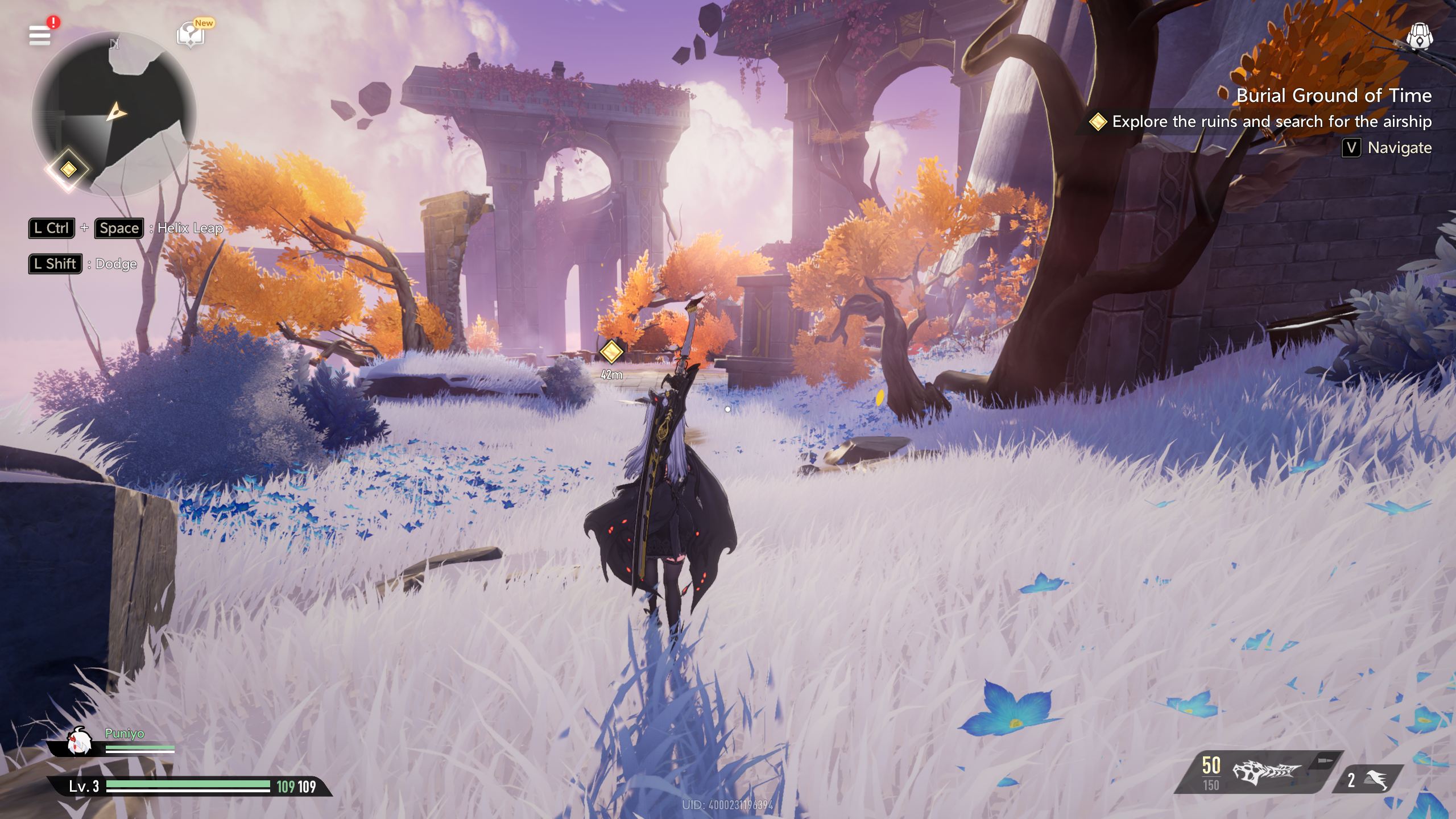Click the circular minimap

(x=114, y=114)
